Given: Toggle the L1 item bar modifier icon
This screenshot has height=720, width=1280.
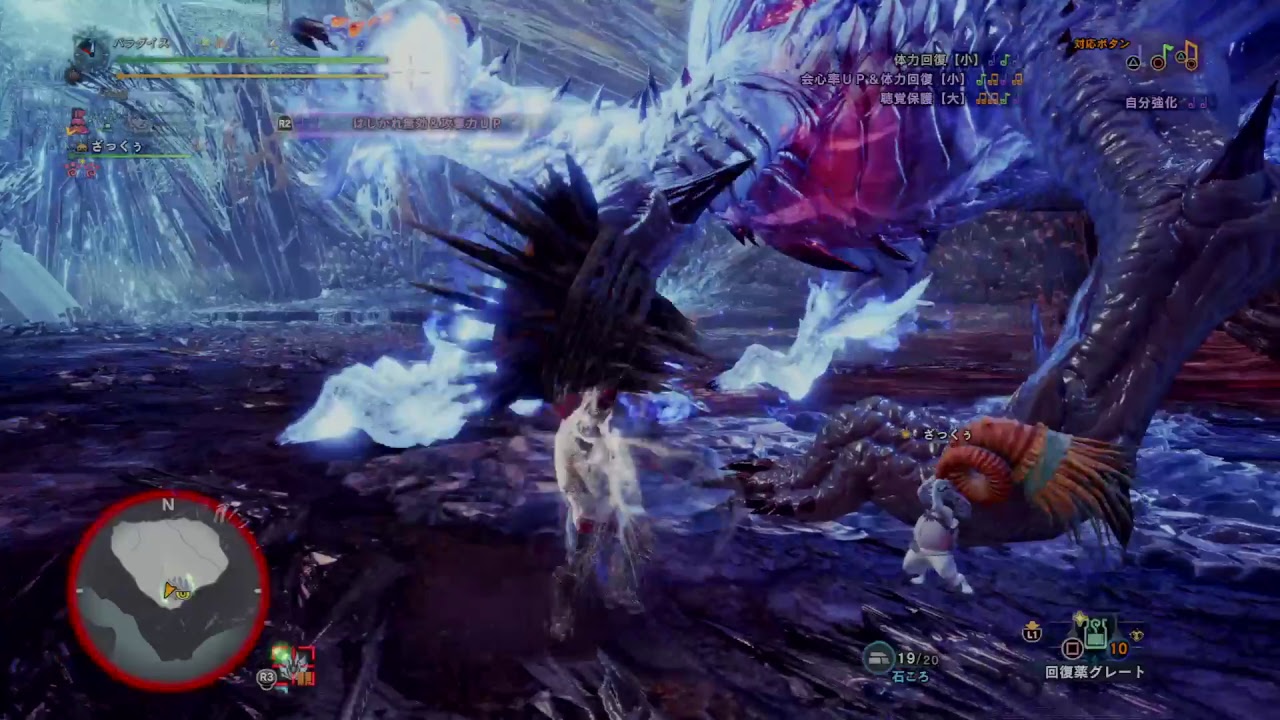Looking at the screenshot, I should [1033, 634].
